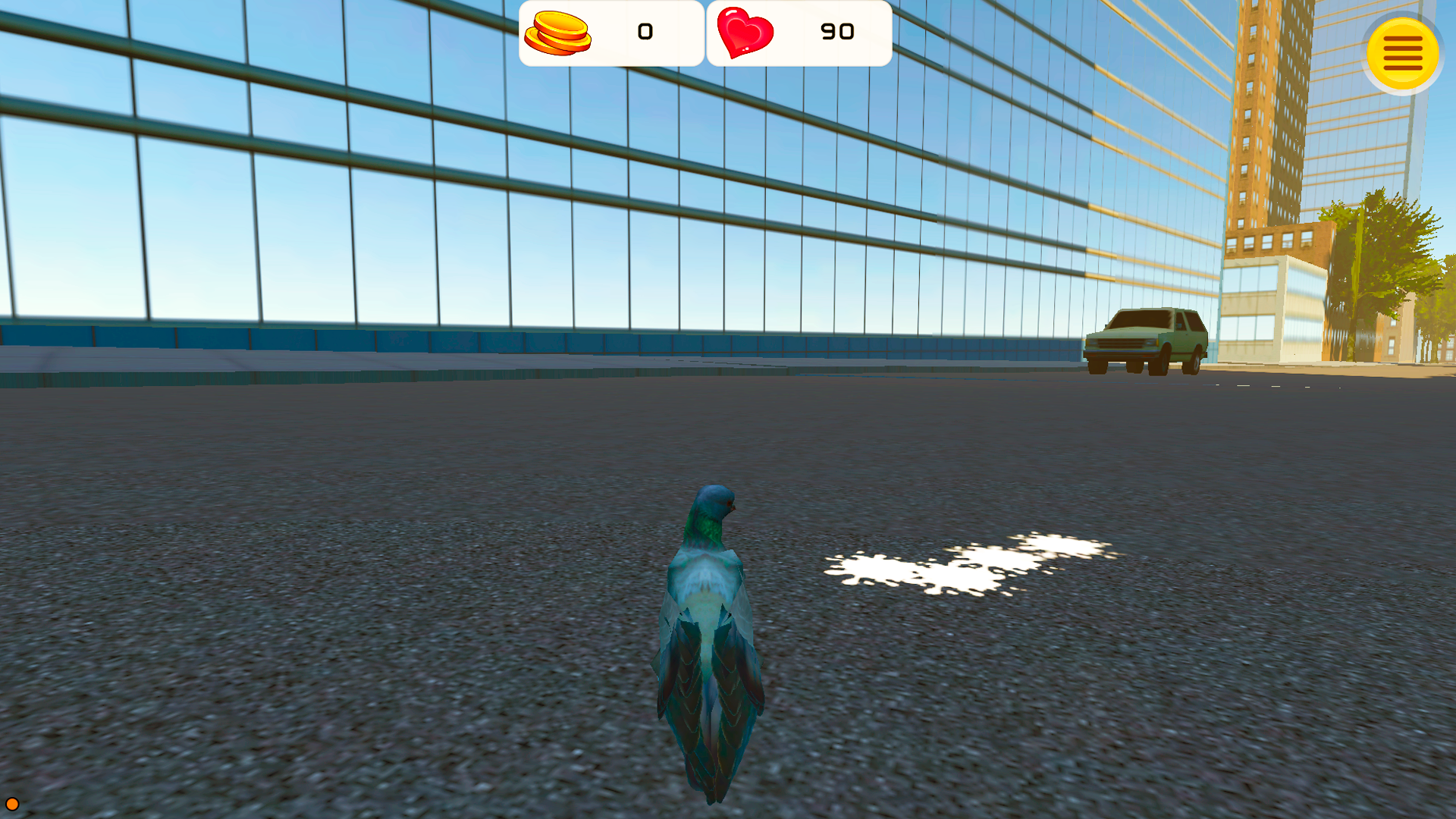1456x819 pixels.
Task: Click the red heart health icon
Action: coord(745,33)
